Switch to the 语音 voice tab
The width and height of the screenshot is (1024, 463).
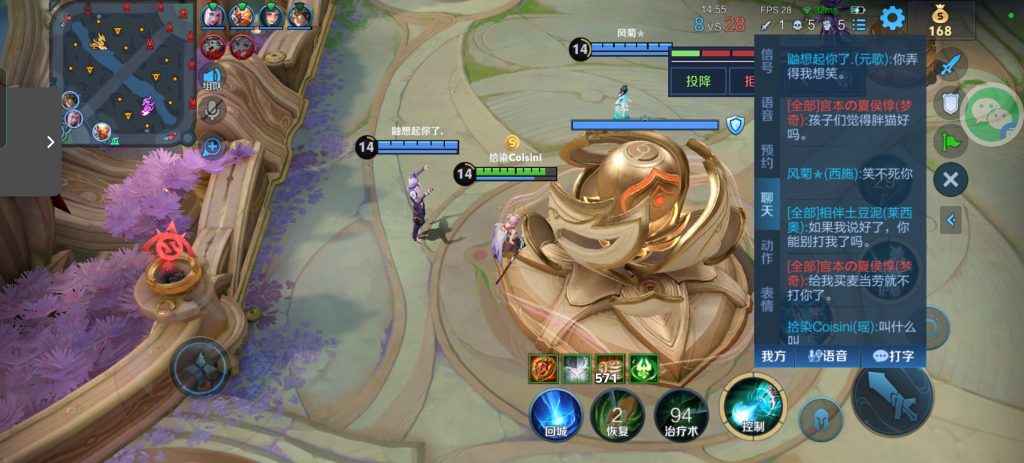pos(767,108)
